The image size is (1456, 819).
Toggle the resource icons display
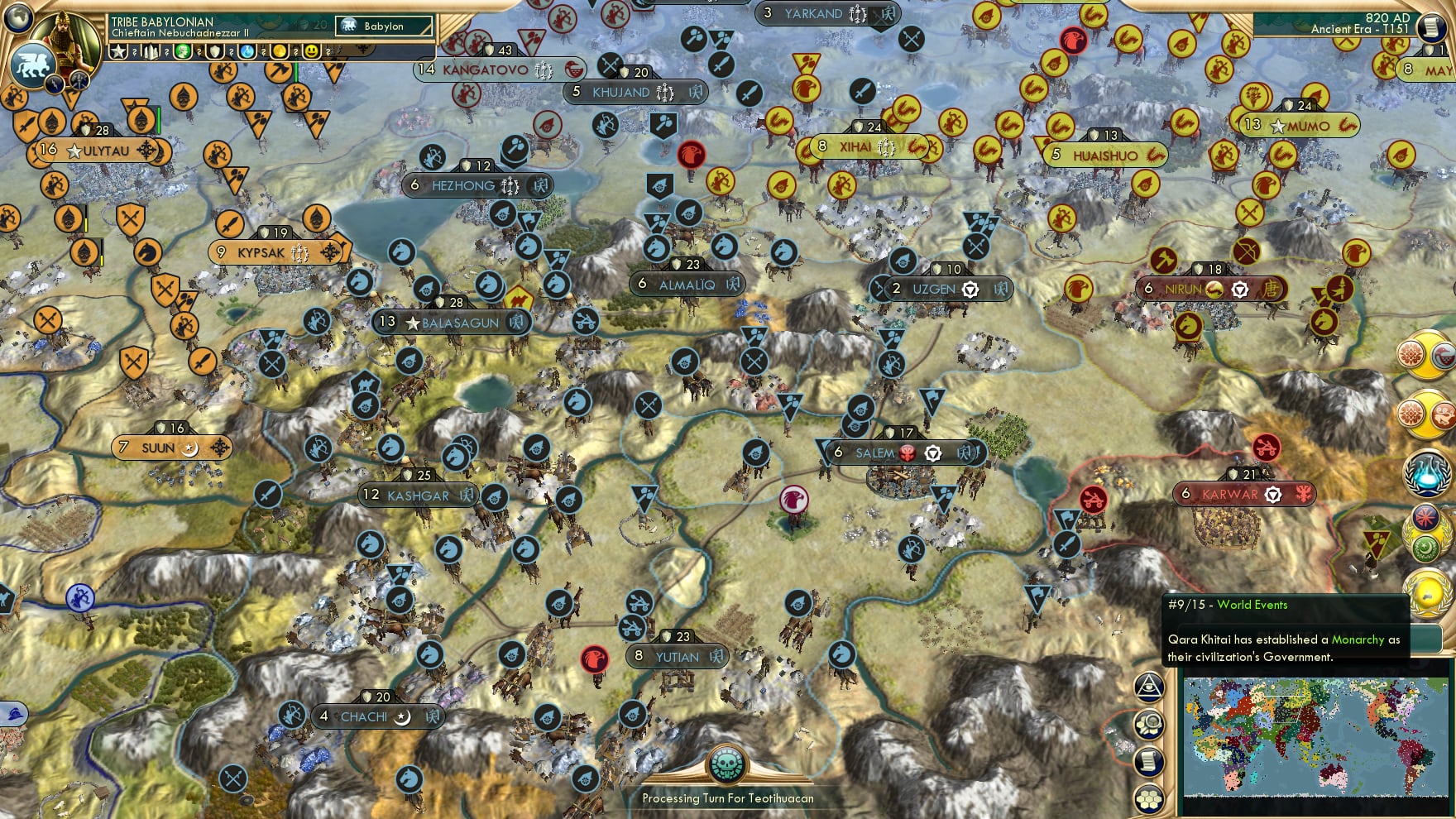click(x=1150, y=725)
